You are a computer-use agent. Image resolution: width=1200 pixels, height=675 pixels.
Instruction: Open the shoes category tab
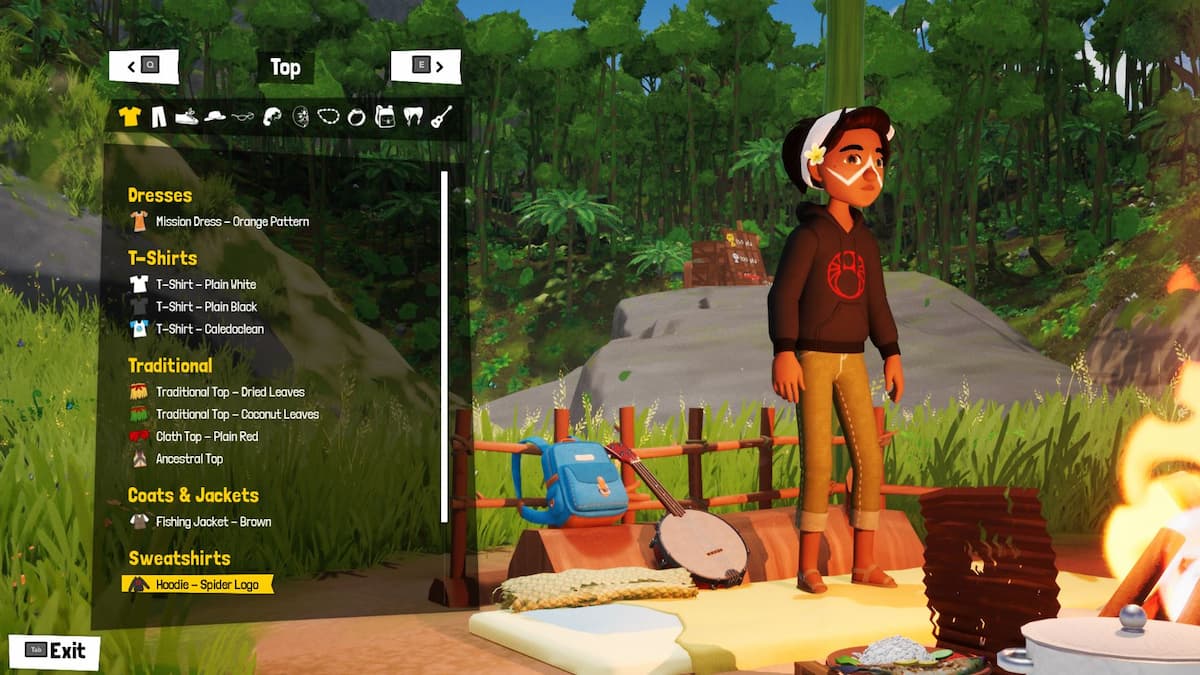(x=187, y=117)
